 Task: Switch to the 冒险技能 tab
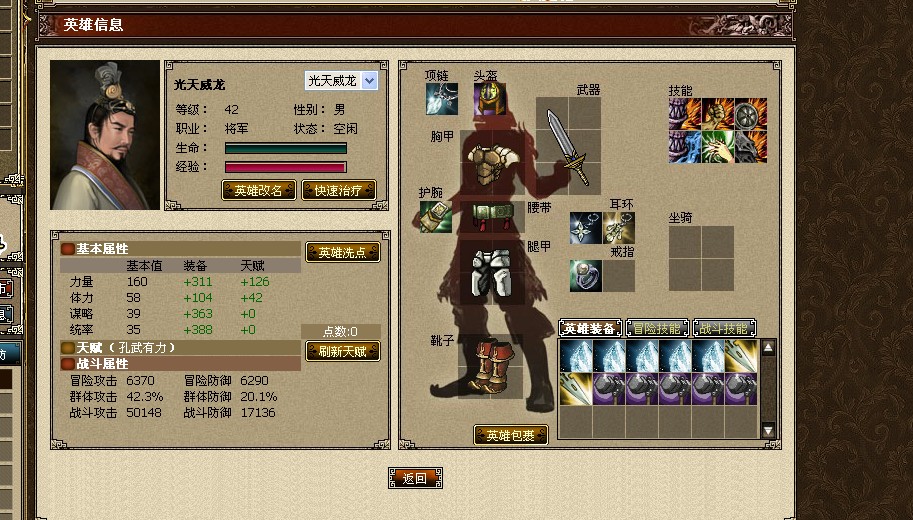[657, 328]
